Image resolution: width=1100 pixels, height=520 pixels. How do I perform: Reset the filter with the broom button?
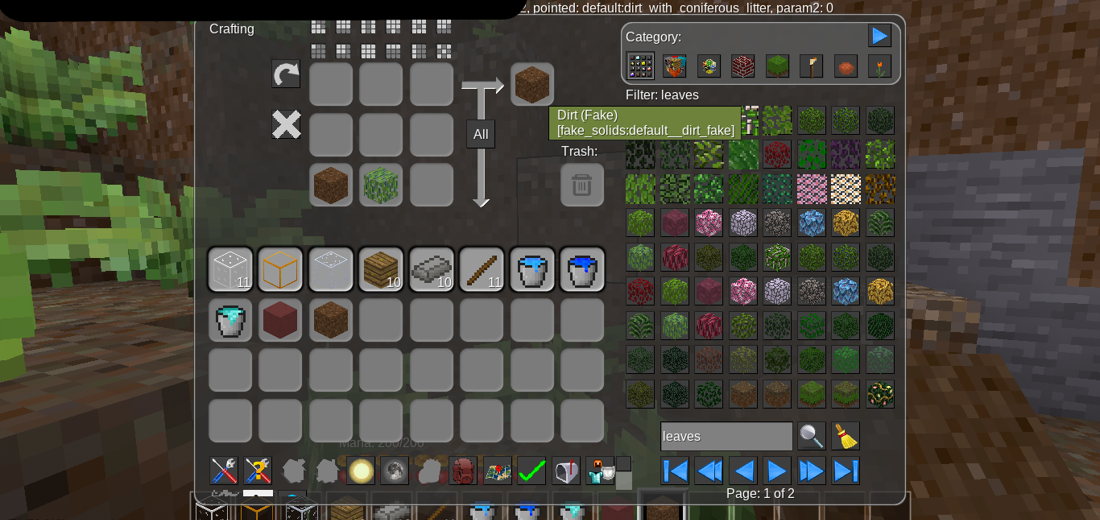click(846, 436)
